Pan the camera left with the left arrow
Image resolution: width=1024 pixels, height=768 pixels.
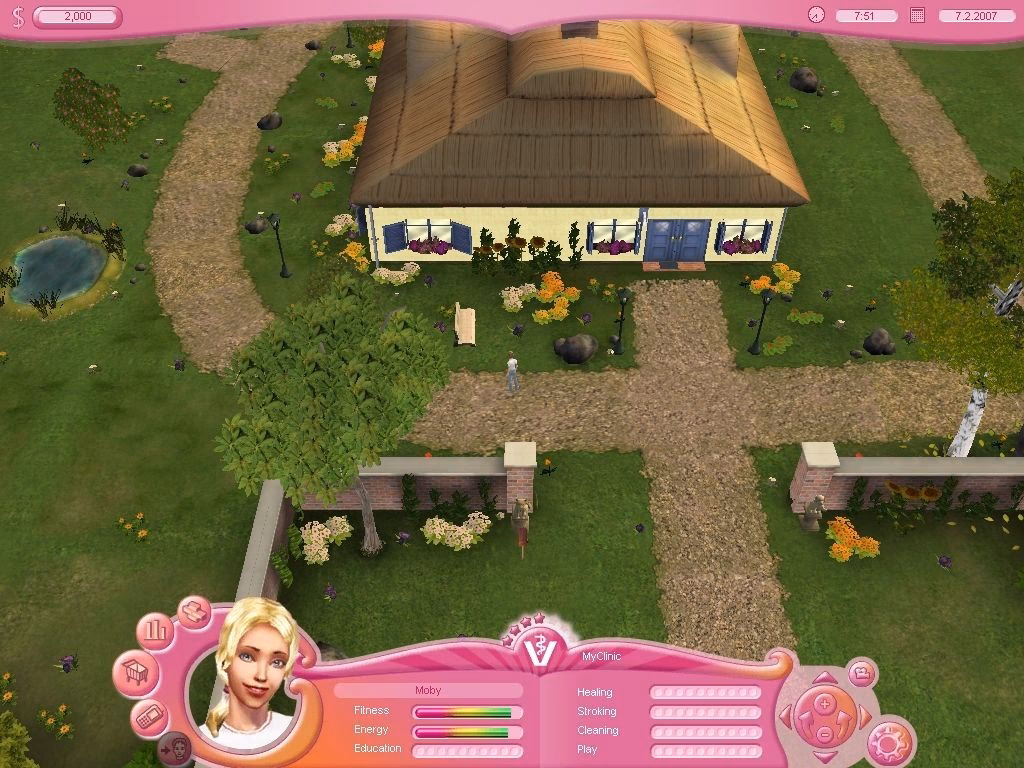[786, 716]
